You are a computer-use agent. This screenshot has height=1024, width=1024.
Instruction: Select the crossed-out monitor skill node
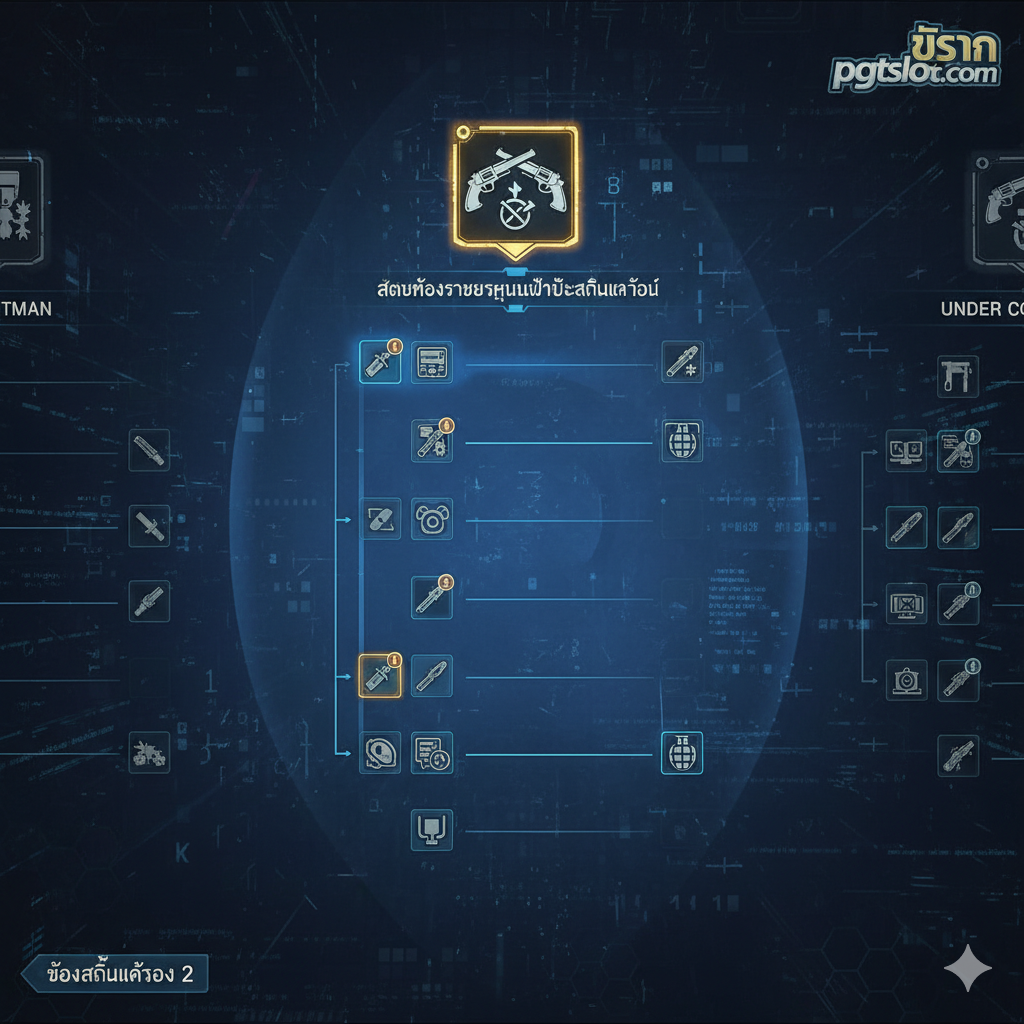[x=906, y=604]
